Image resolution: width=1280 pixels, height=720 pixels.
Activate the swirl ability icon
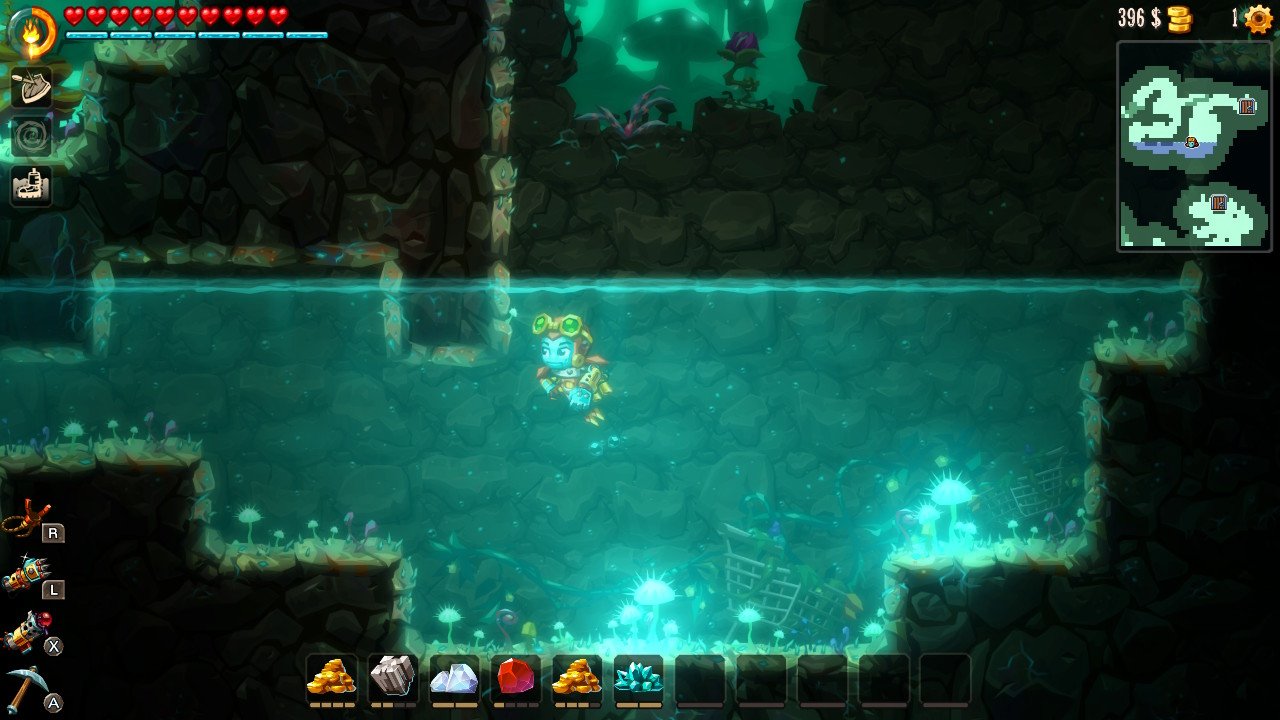click(31, 137)
